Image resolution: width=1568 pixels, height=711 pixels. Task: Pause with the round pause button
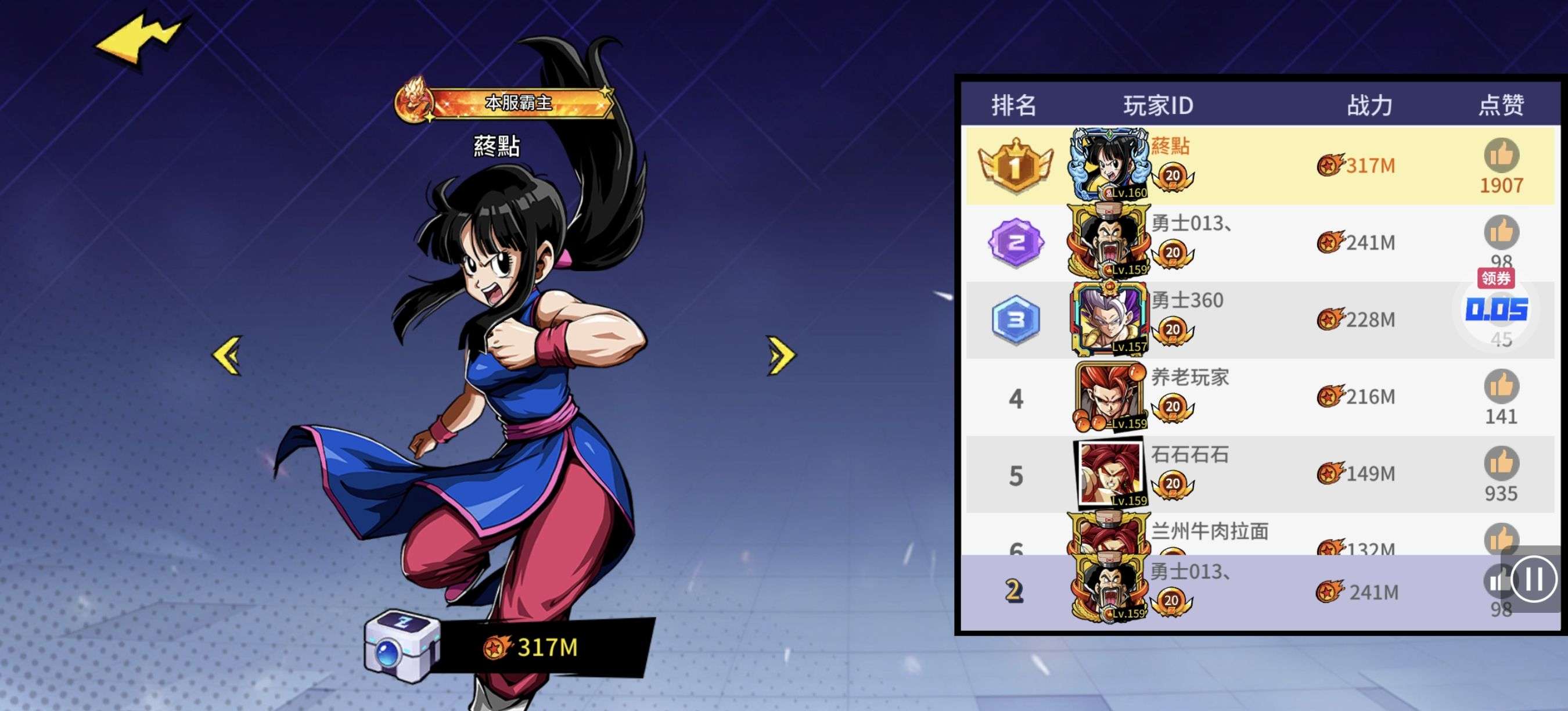tap(1533, 579)
